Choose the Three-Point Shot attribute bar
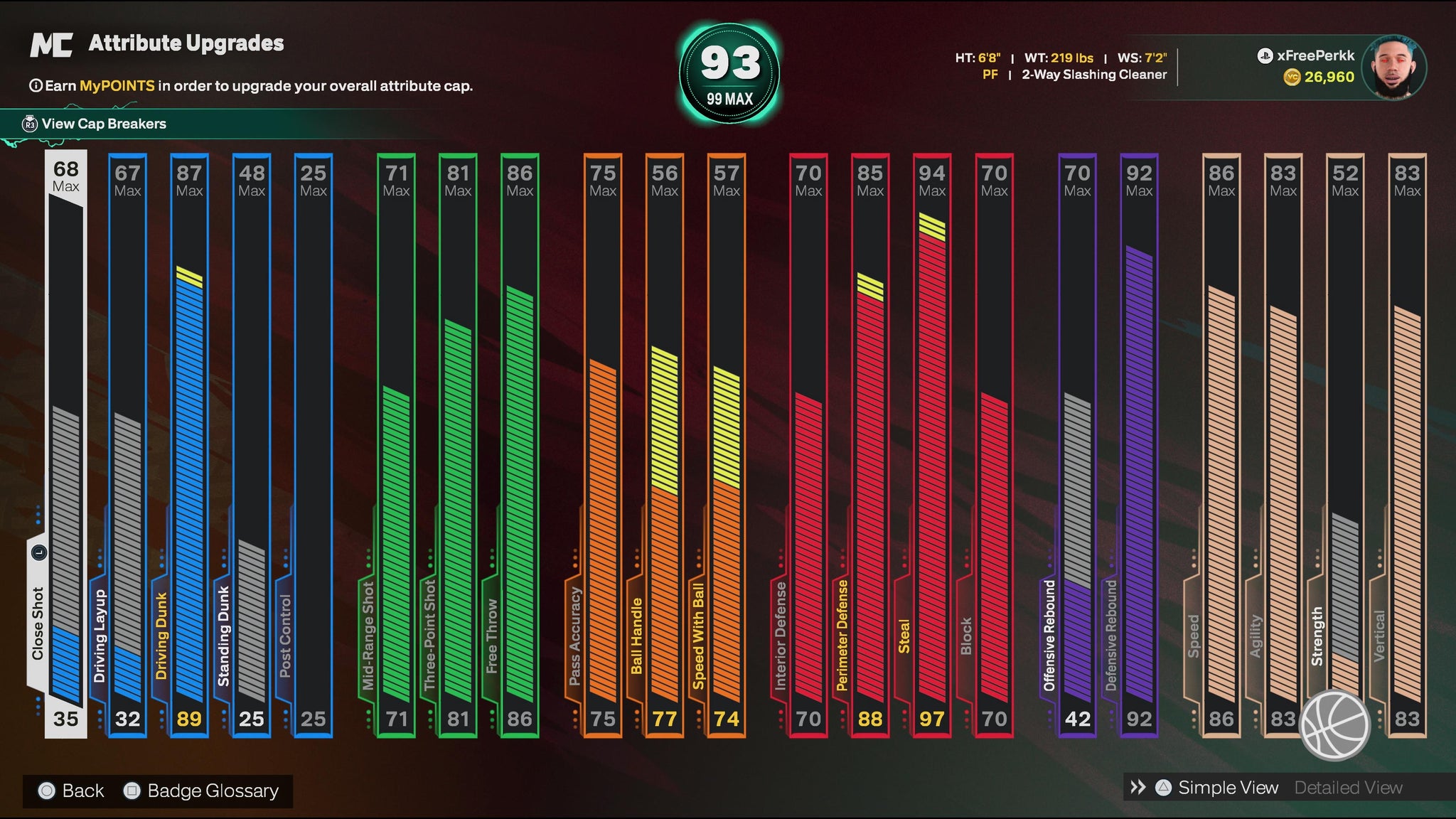 [458, 444]
